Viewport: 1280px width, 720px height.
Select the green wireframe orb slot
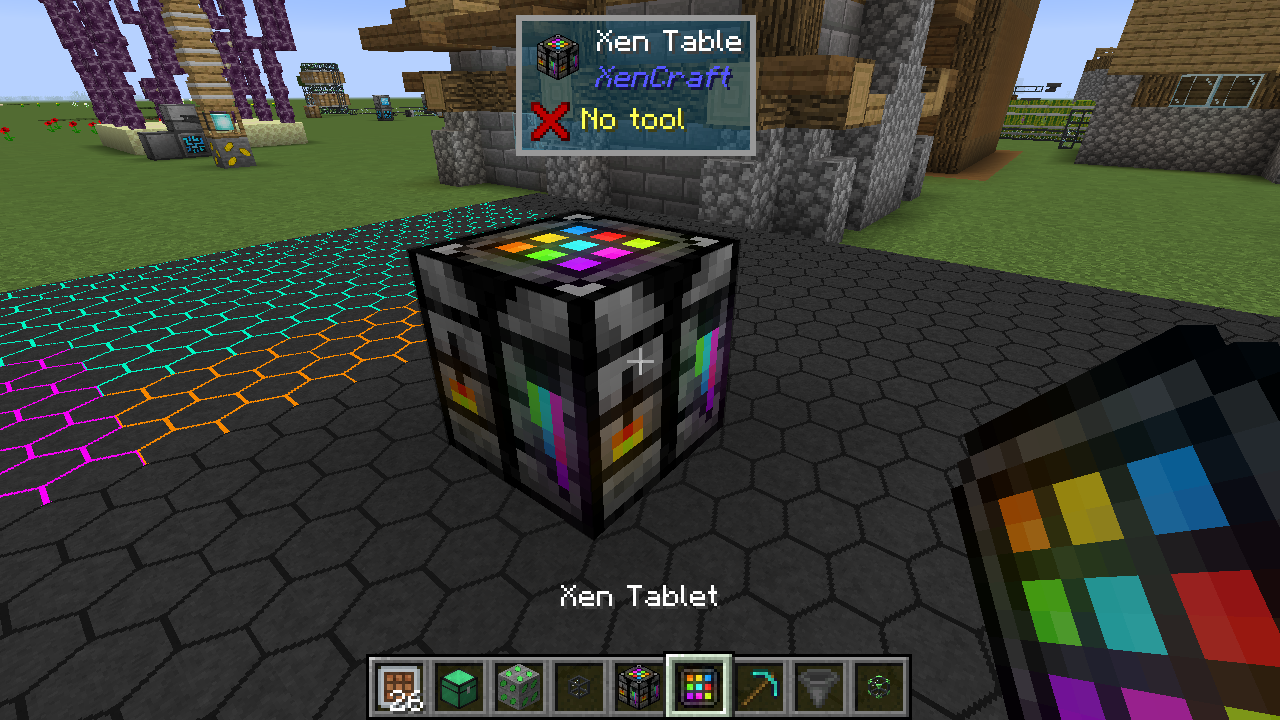(x=880, y=686)
